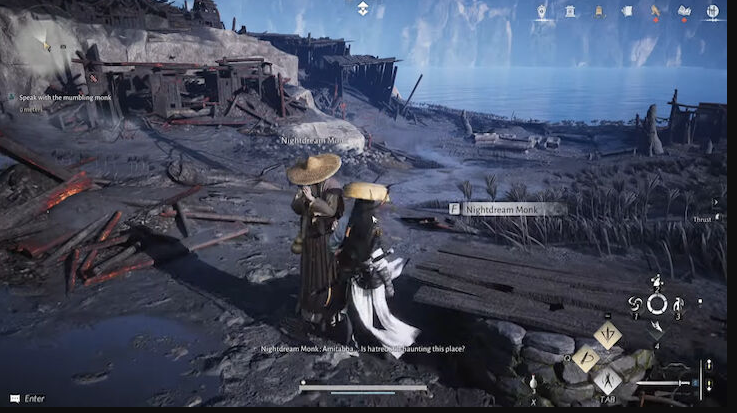Open the shrine-shaped menu icon
Screen dimensions: 737x413
(x=570, y=11)
